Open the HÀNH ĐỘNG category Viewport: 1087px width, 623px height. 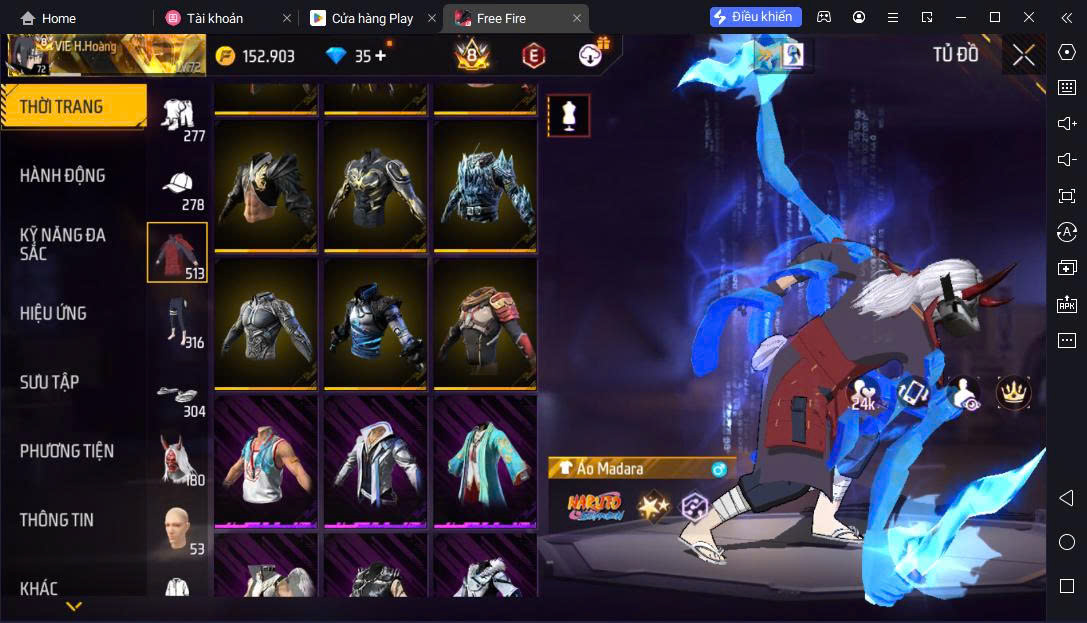[x=63, y=176]
